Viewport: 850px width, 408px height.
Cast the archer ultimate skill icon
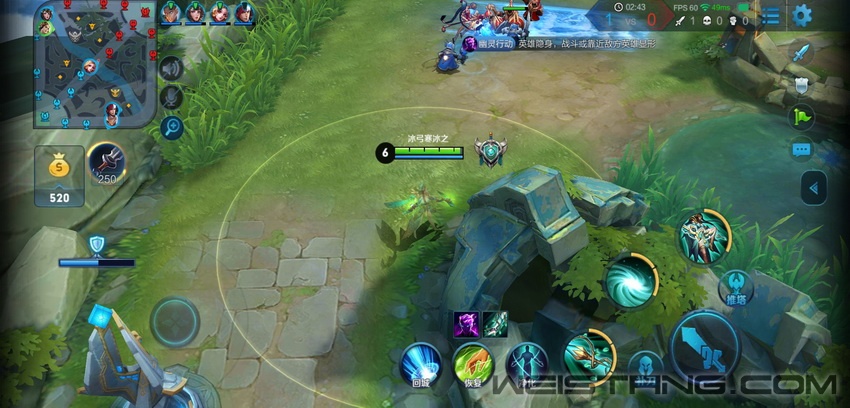pos(701,236)
